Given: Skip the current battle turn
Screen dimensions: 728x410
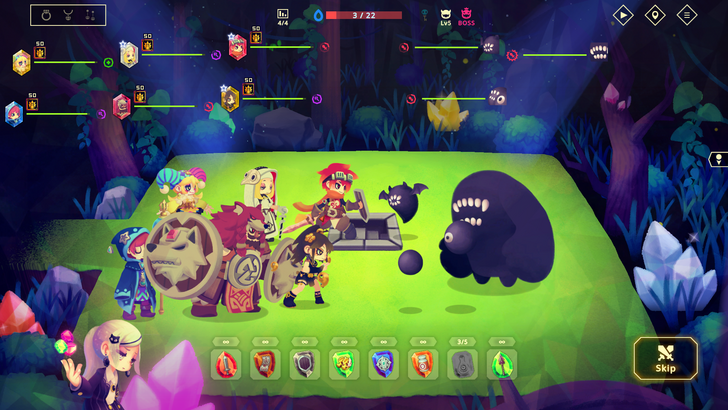Looking at the screenshot, I should tap(665, 358).
